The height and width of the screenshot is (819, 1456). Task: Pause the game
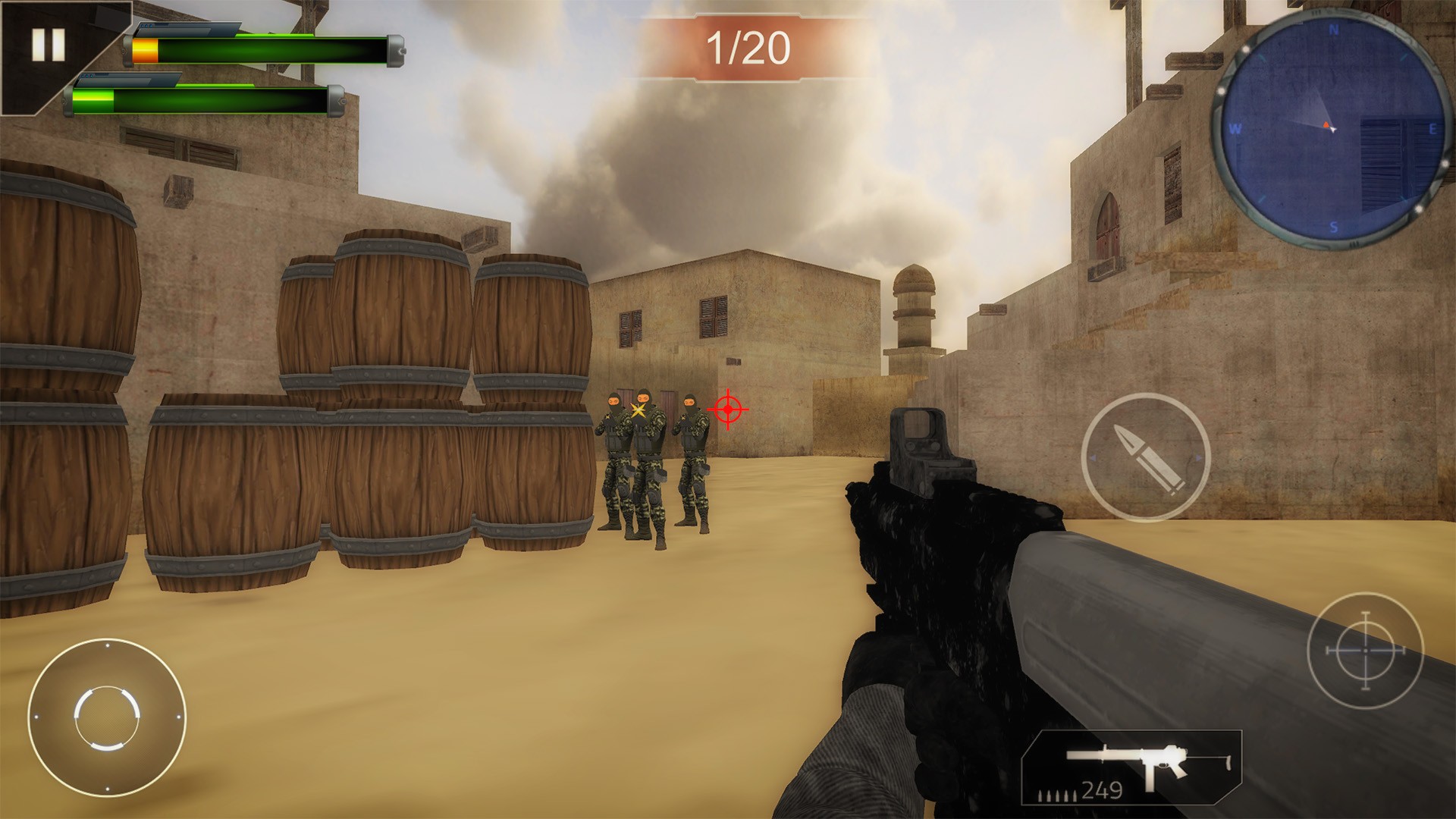48,45
